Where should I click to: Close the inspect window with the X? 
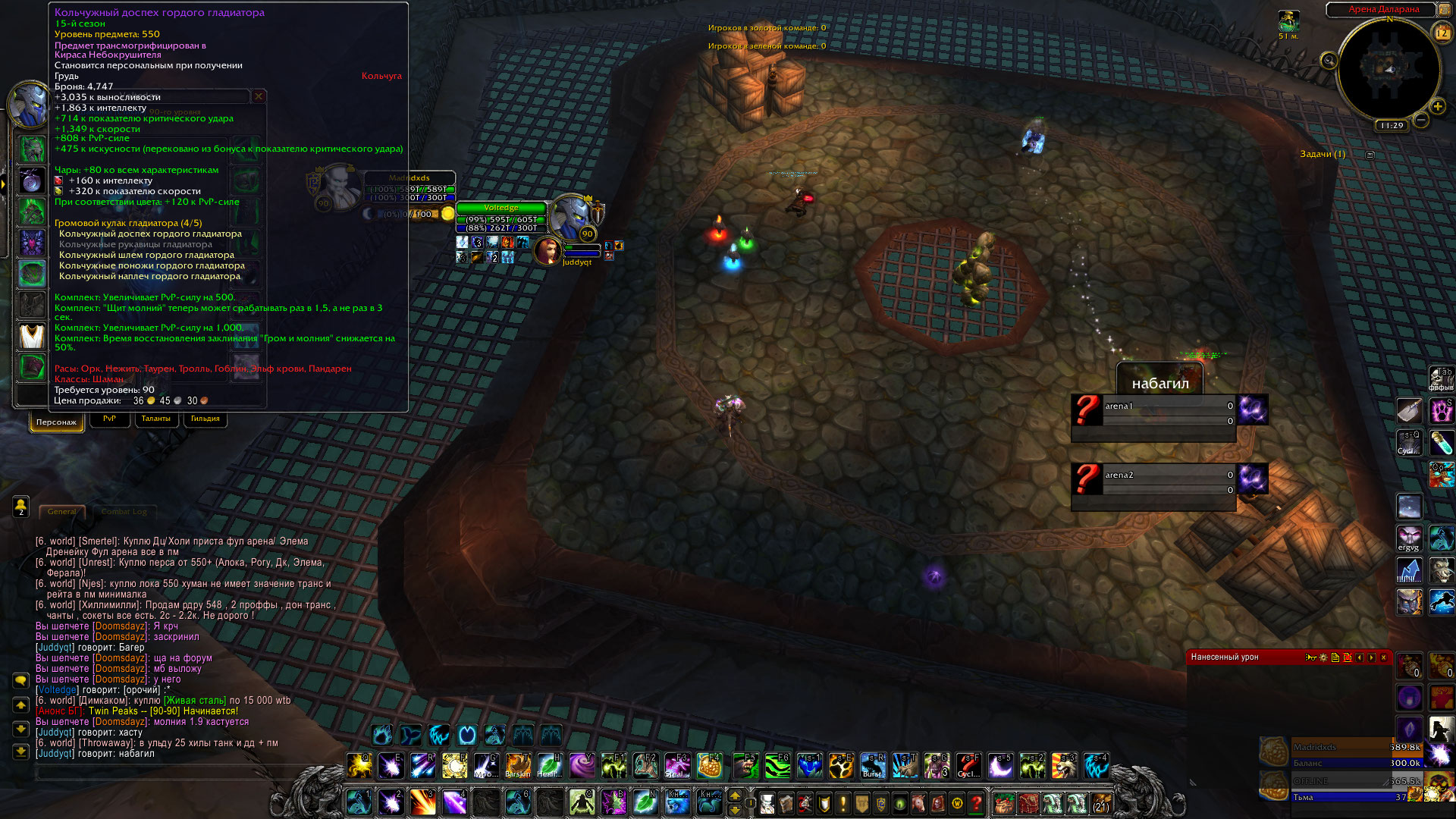(x=259, y=96)
